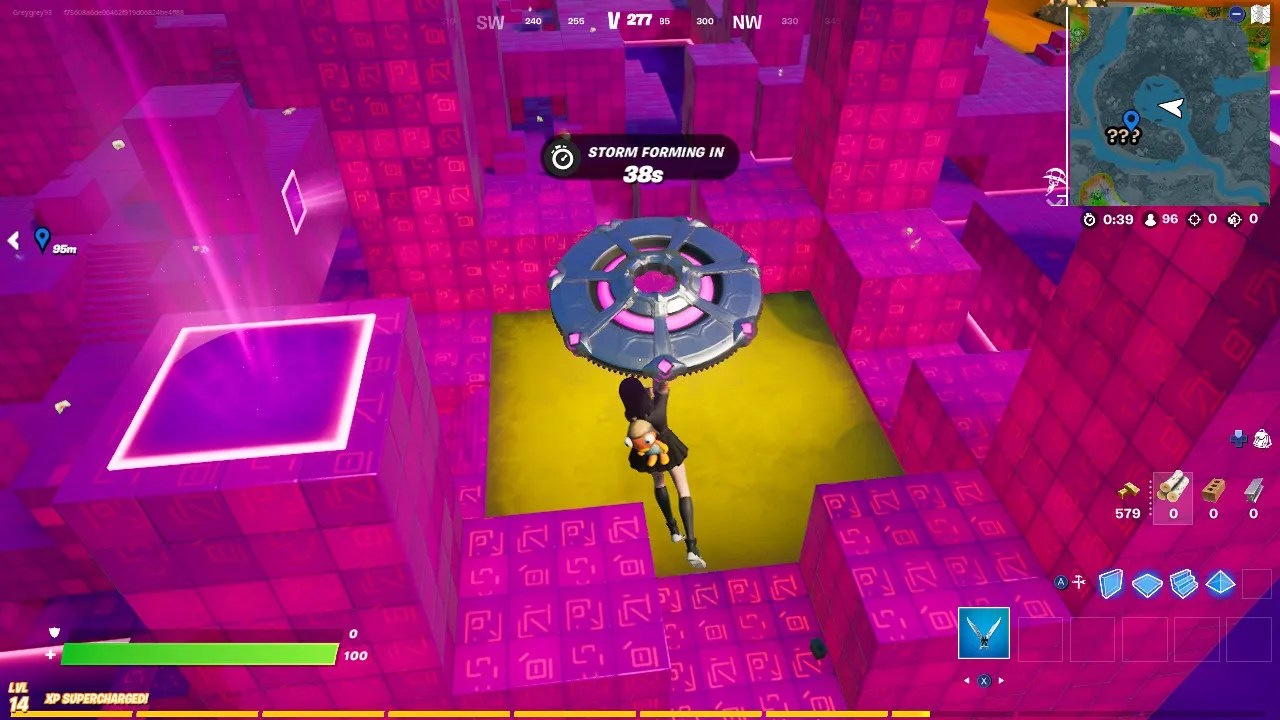The width and height of the screenshot is (1280, 720).
Task: Click the backpack inventory icon
Action: coord(1262,440)
